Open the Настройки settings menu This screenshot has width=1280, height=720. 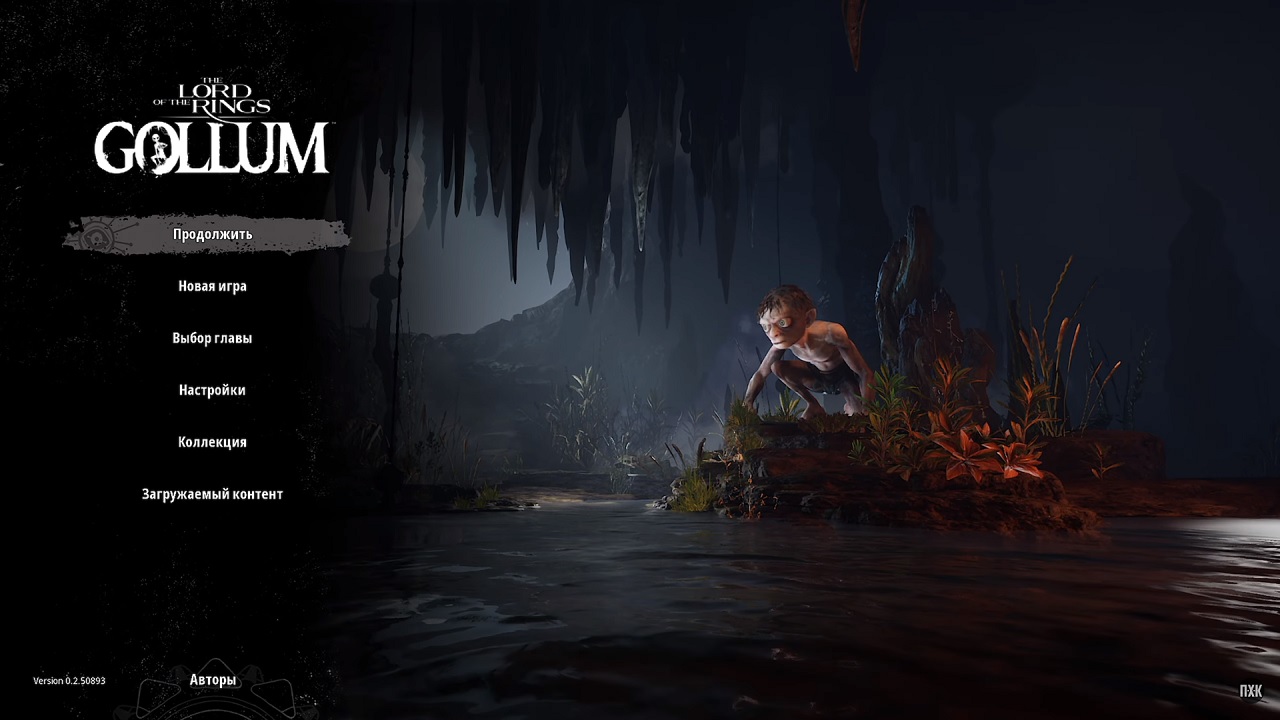click(x=213, y=389)
